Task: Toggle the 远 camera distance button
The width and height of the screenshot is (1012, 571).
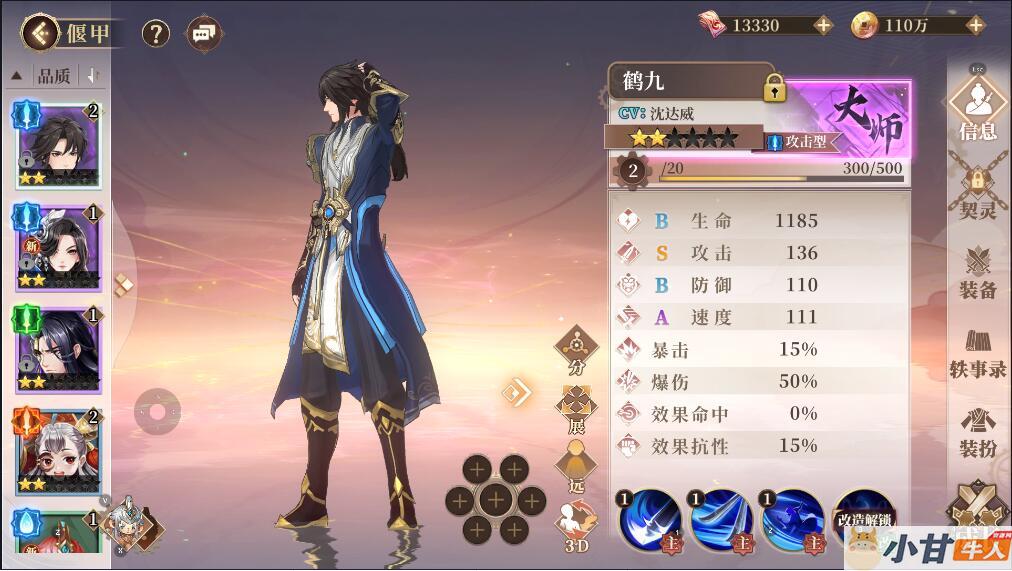Action: click(x=576, y=465)
